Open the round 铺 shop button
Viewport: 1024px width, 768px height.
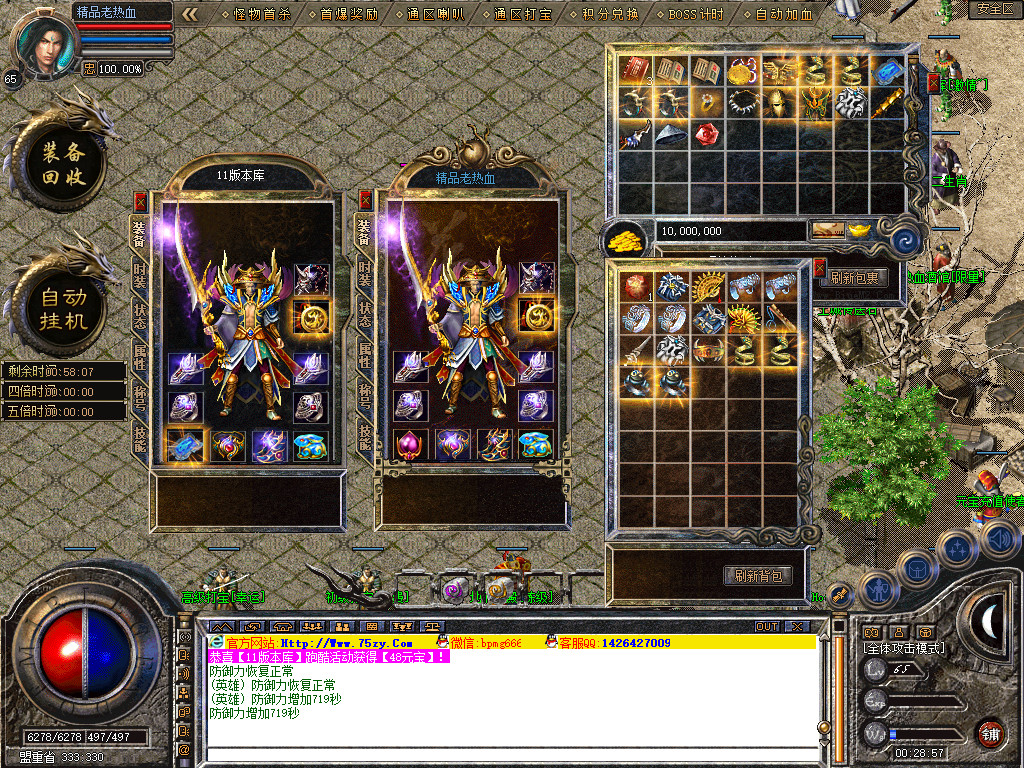tap(989, 731)
